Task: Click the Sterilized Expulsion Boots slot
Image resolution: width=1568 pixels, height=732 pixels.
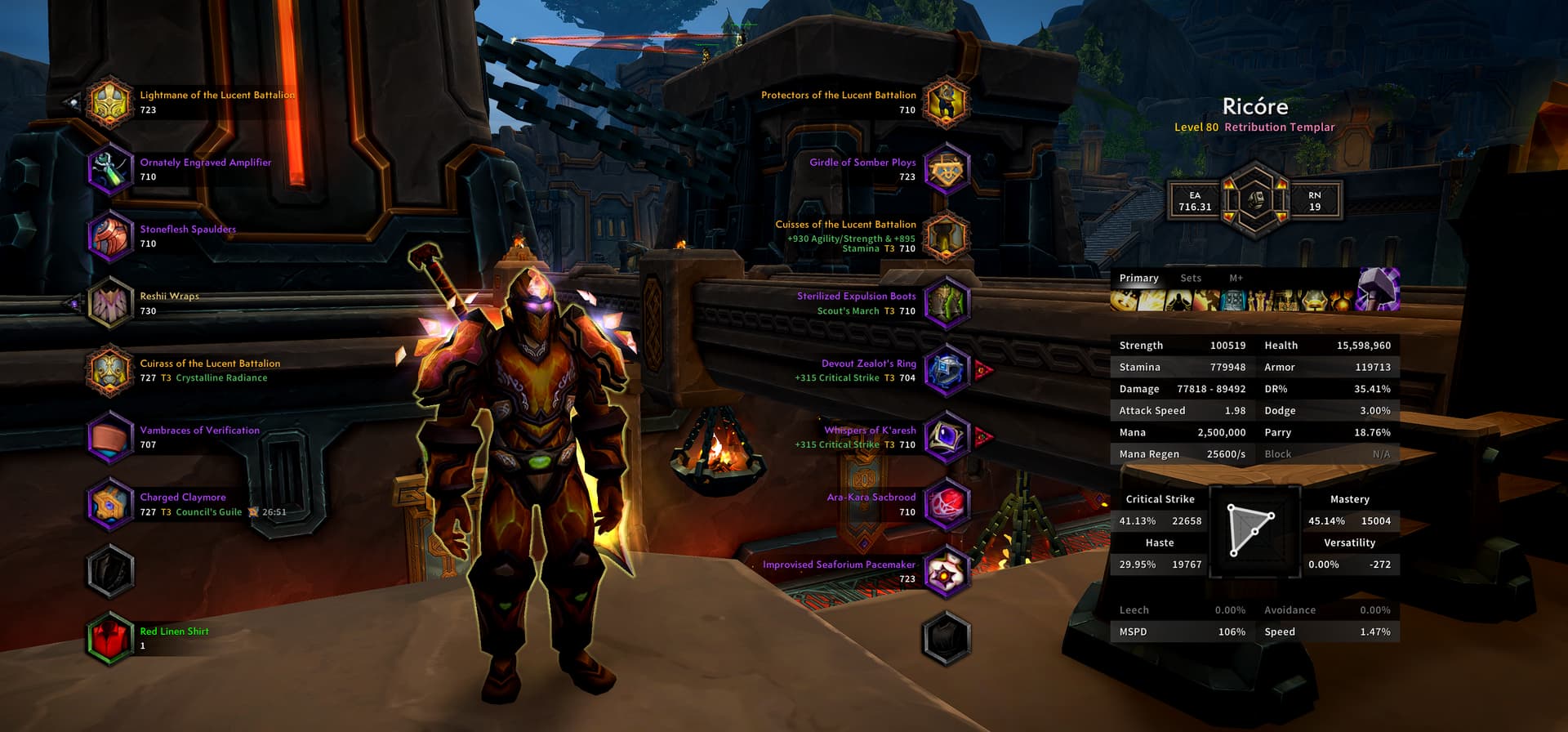Action: click(947, 303)
